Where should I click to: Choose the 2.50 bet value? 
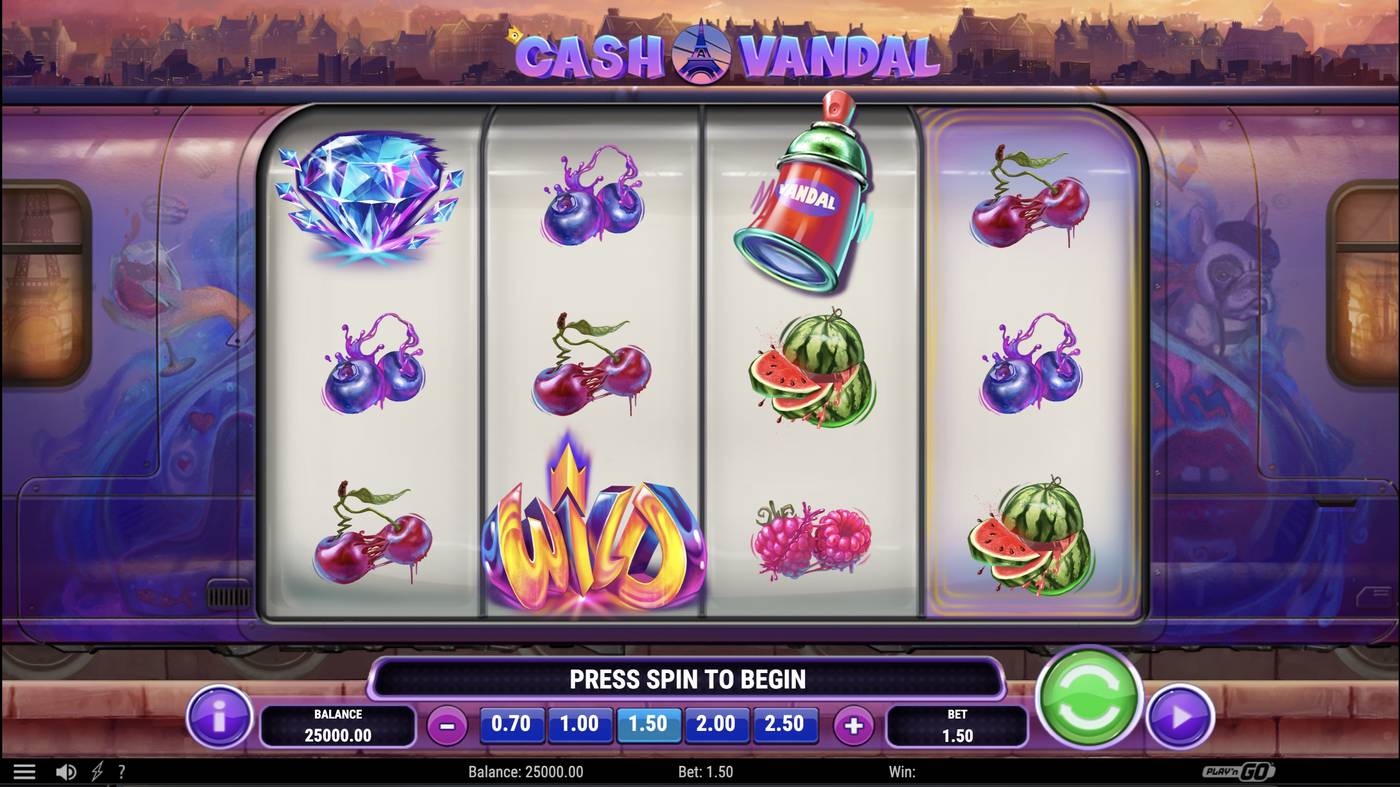click(785, 723)
